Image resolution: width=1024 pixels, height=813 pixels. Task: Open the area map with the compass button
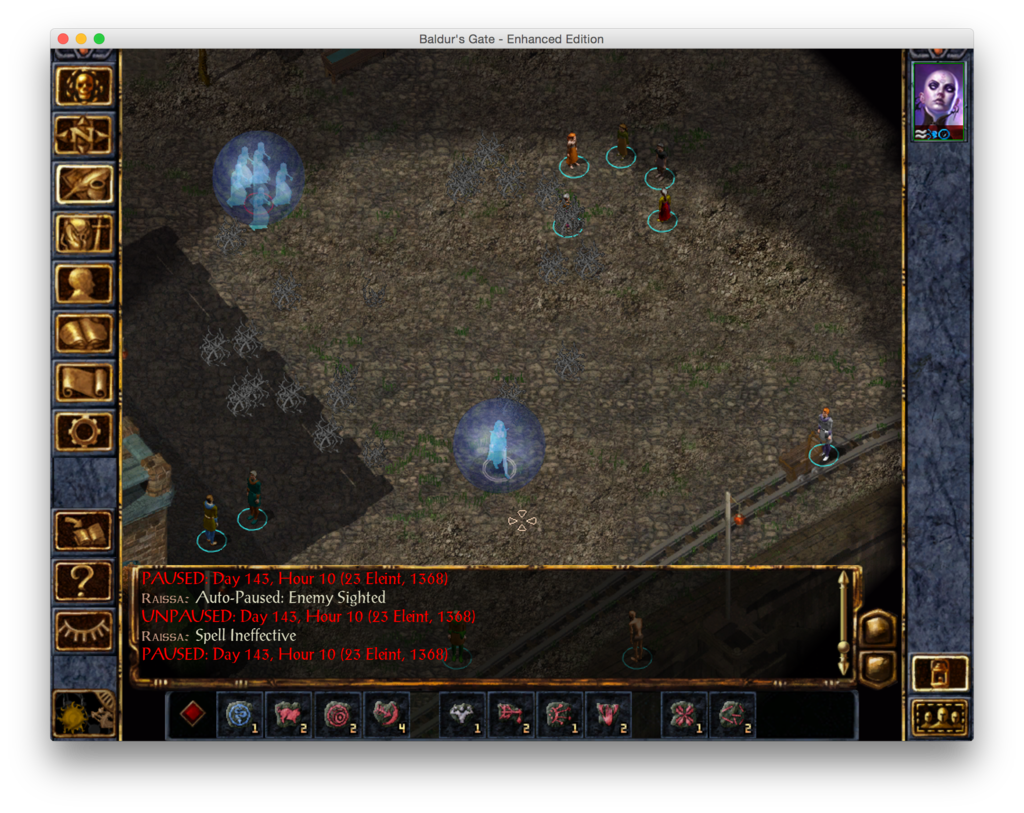(x=84, y=134)
